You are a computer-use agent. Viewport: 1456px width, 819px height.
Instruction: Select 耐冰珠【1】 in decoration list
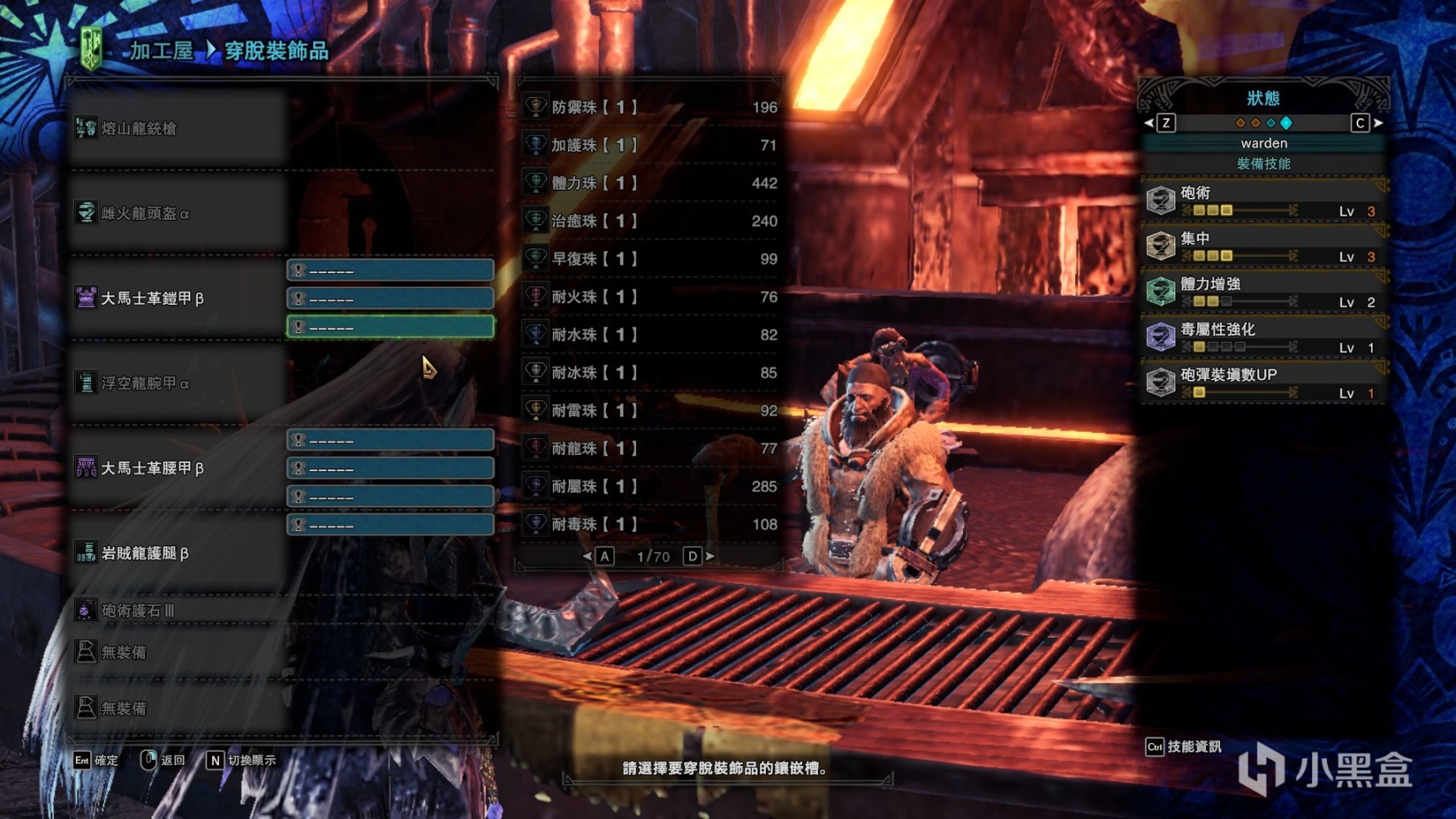pyautogui.click(x=649, y=372)
